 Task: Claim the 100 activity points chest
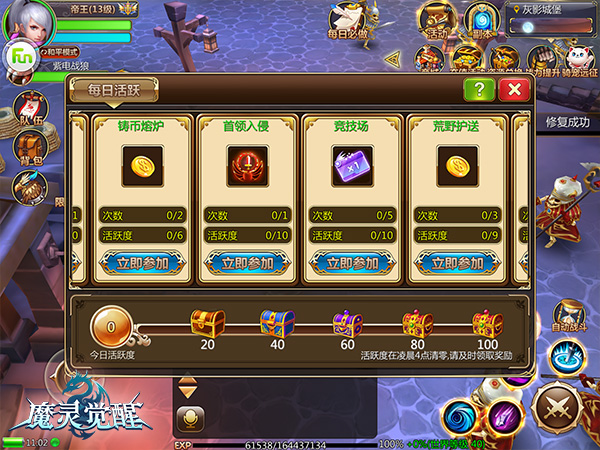tap(487, 323)
